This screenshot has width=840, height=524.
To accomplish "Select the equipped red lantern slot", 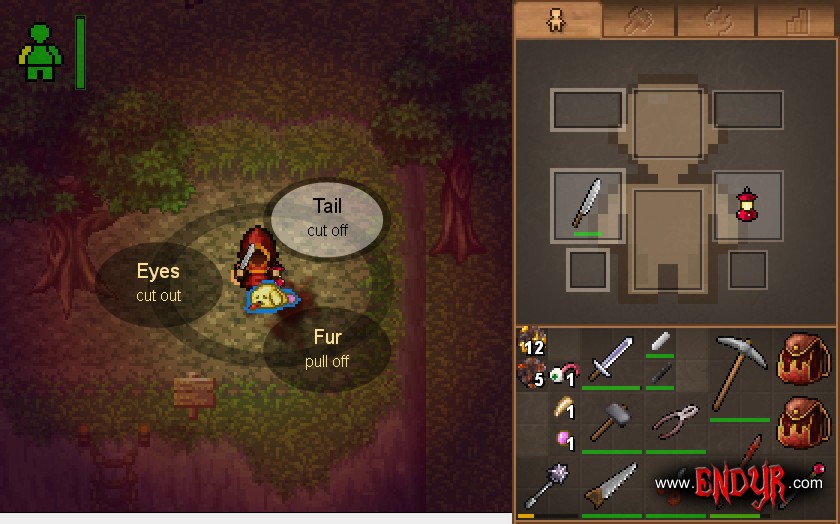I will pos(746,205).
